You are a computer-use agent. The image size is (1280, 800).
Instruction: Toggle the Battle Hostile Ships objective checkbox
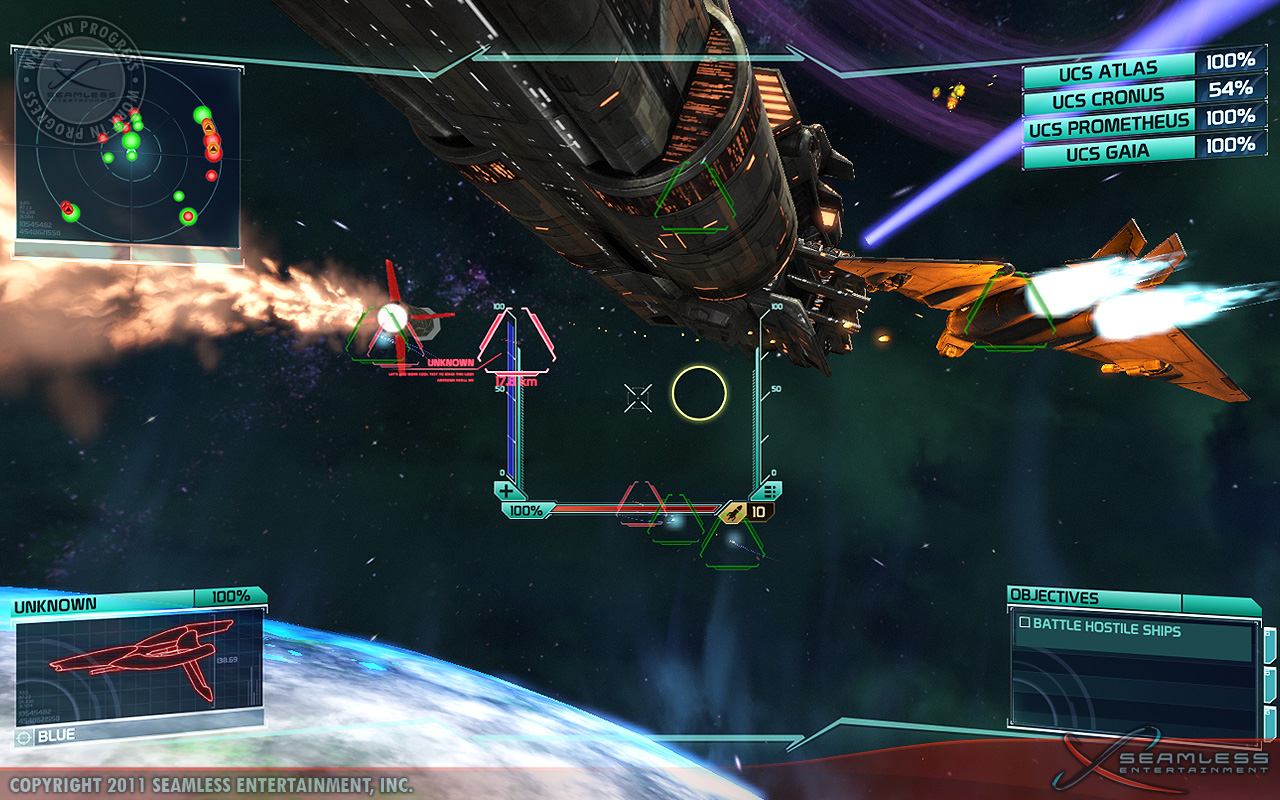1024,623
